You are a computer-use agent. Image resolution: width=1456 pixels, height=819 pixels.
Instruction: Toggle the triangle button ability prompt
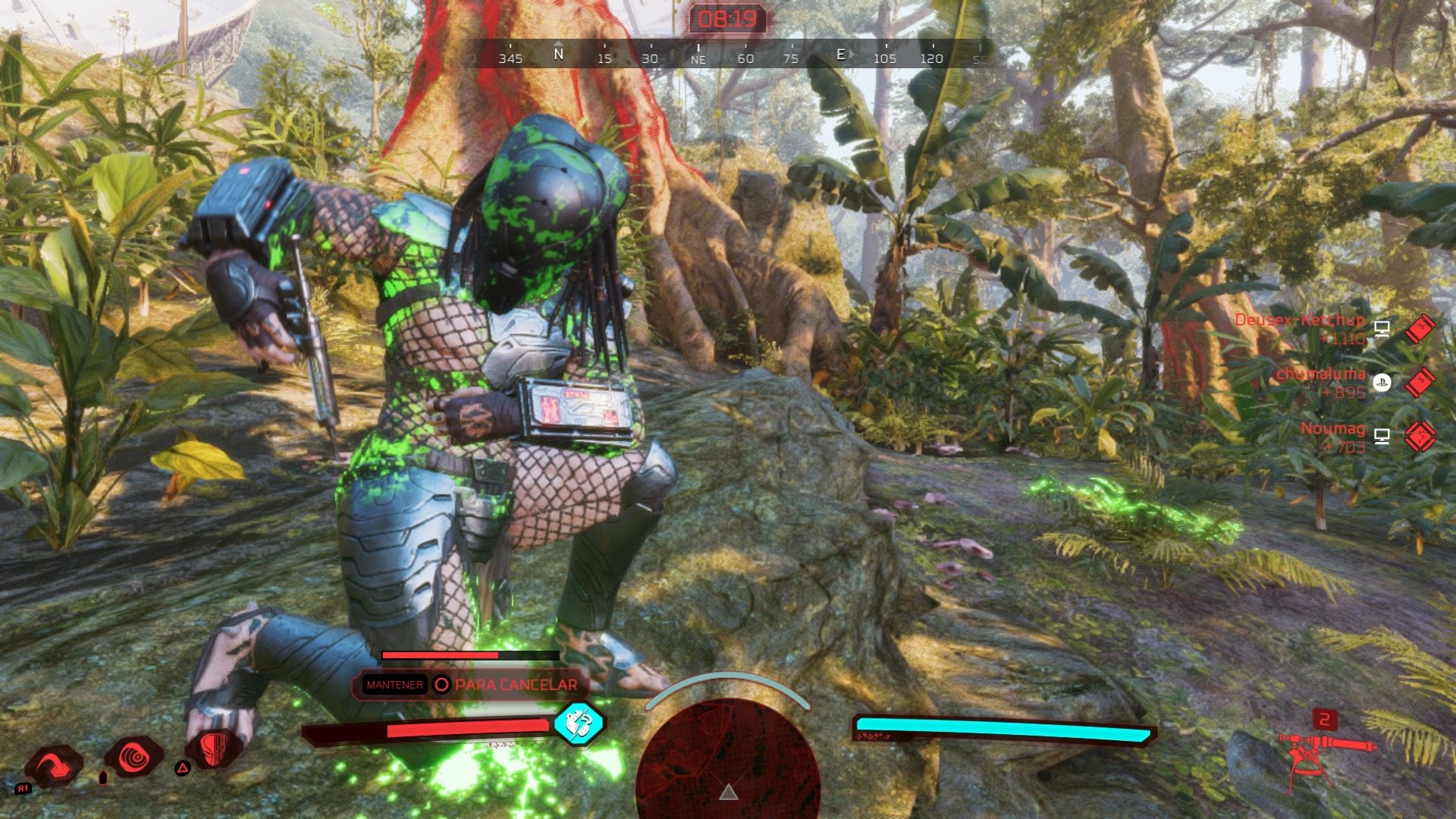(x=182, y=768)
